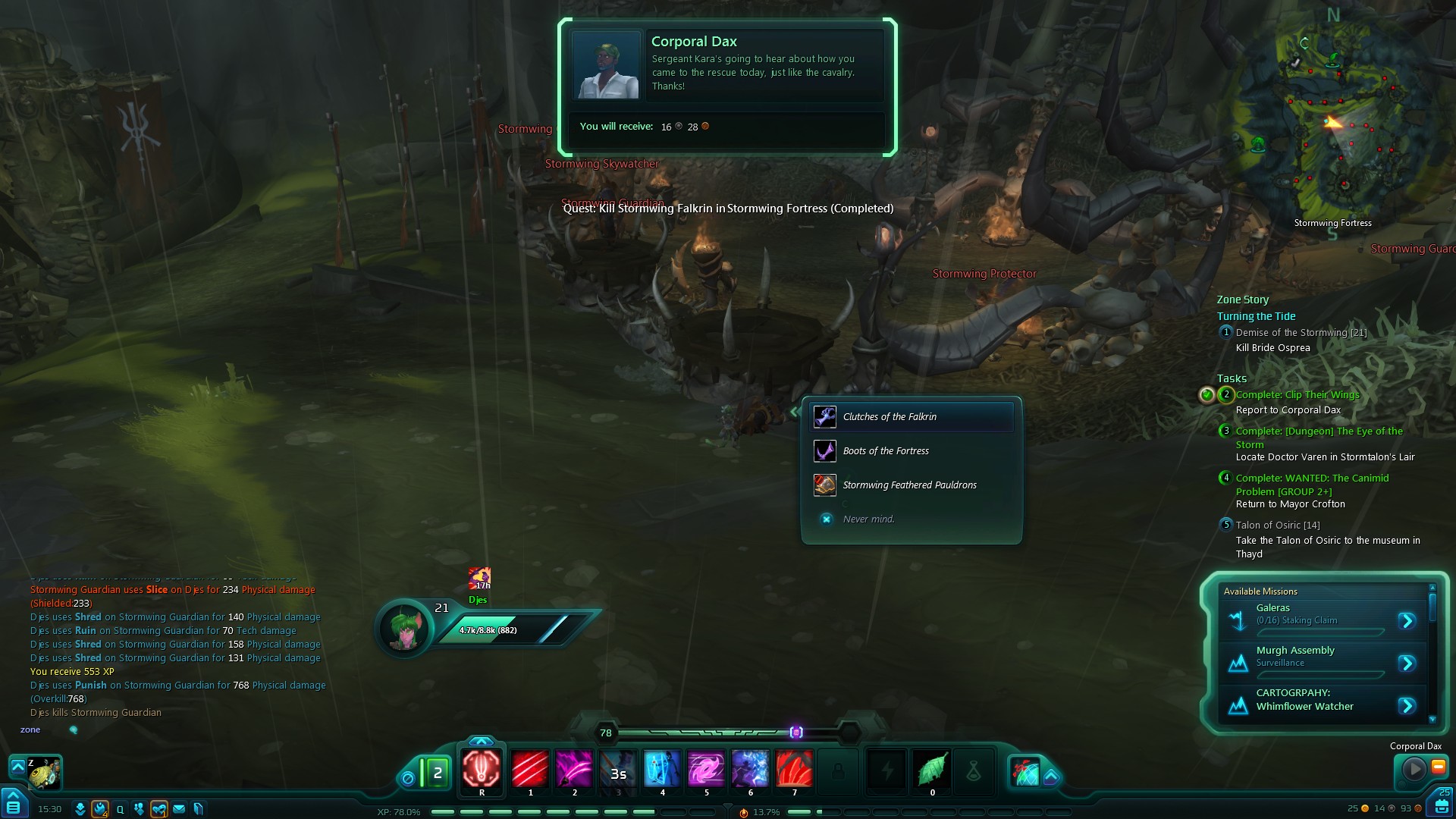Choose the Never mind option
1456x819 pixels.
coord(868,519)
